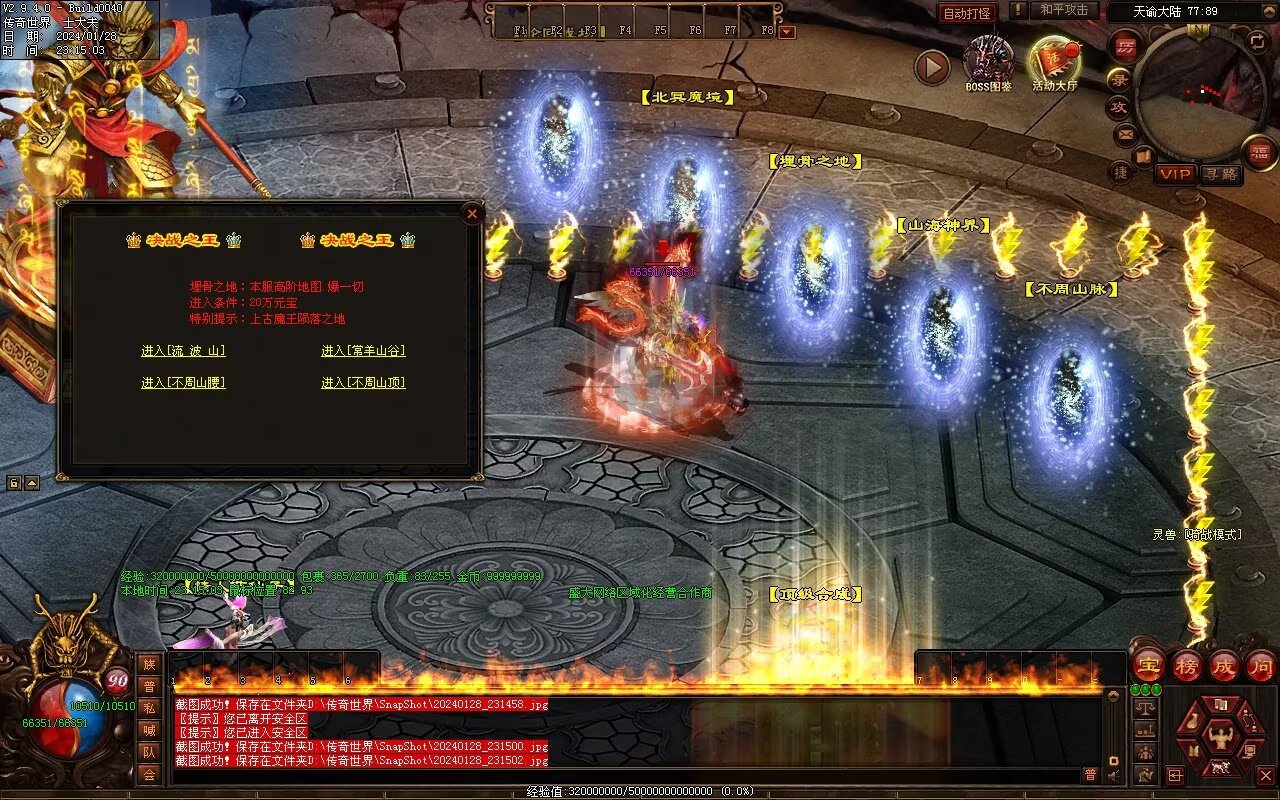Viewport: 1280px width, 800px height.
Task: Switch the 和平攻击 attack mode button
Action: (x=1063, y=11)
